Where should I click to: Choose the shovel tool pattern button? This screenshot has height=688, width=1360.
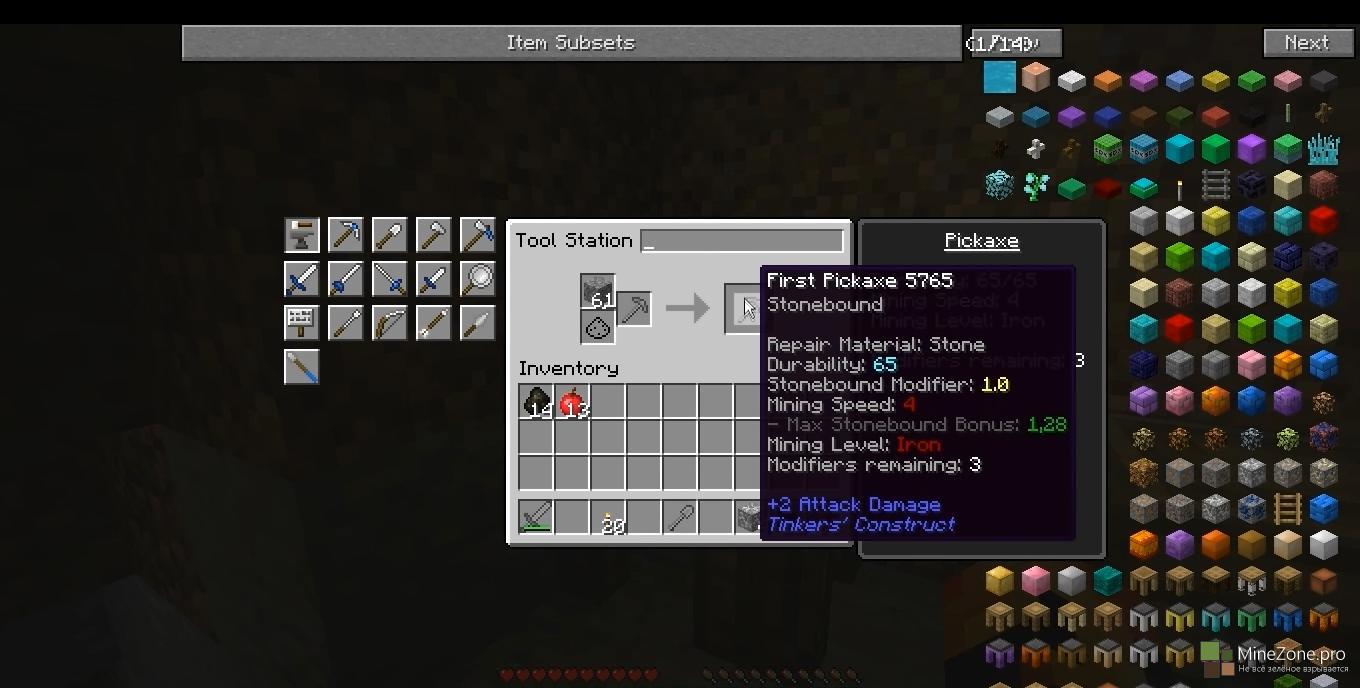click(x=389, y=235)
